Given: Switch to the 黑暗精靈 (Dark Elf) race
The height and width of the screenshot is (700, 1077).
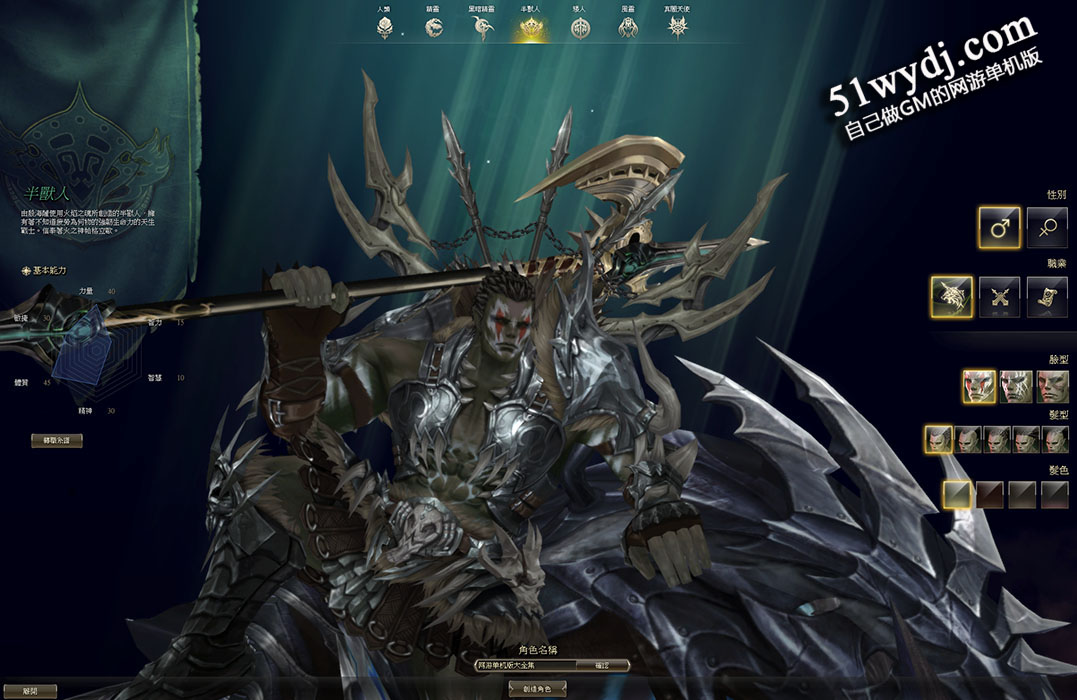Looking at the screenshot, I should click(x=482, y=29).
